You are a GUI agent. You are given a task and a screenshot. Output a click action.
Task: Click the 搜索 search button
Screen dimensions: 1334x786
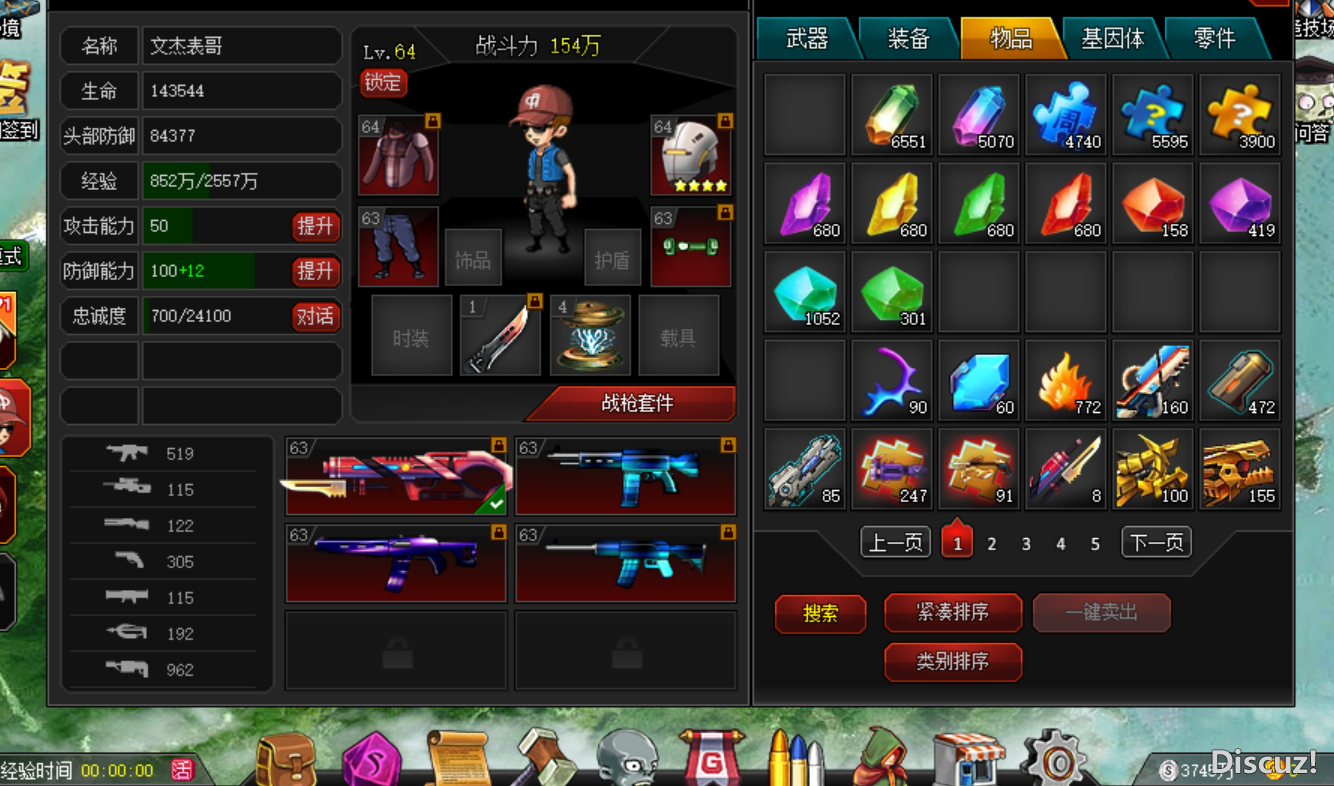(820, 613)
